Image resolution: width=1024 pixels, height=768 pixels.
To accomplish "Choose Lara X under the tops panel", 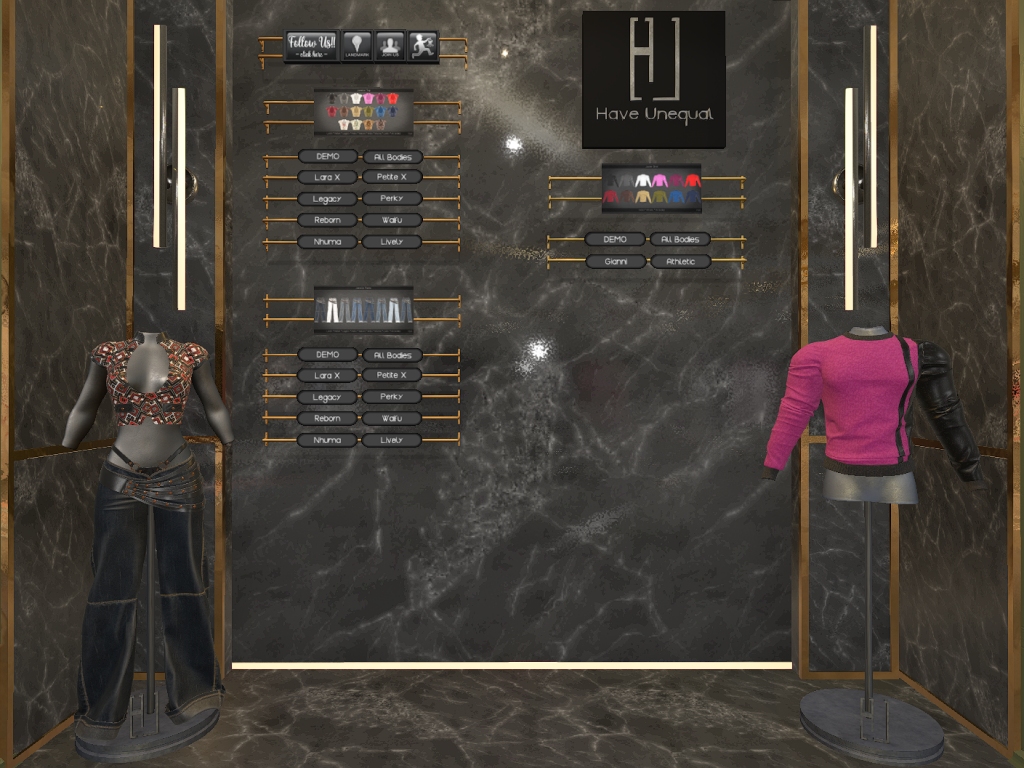I will pos(328,178).
